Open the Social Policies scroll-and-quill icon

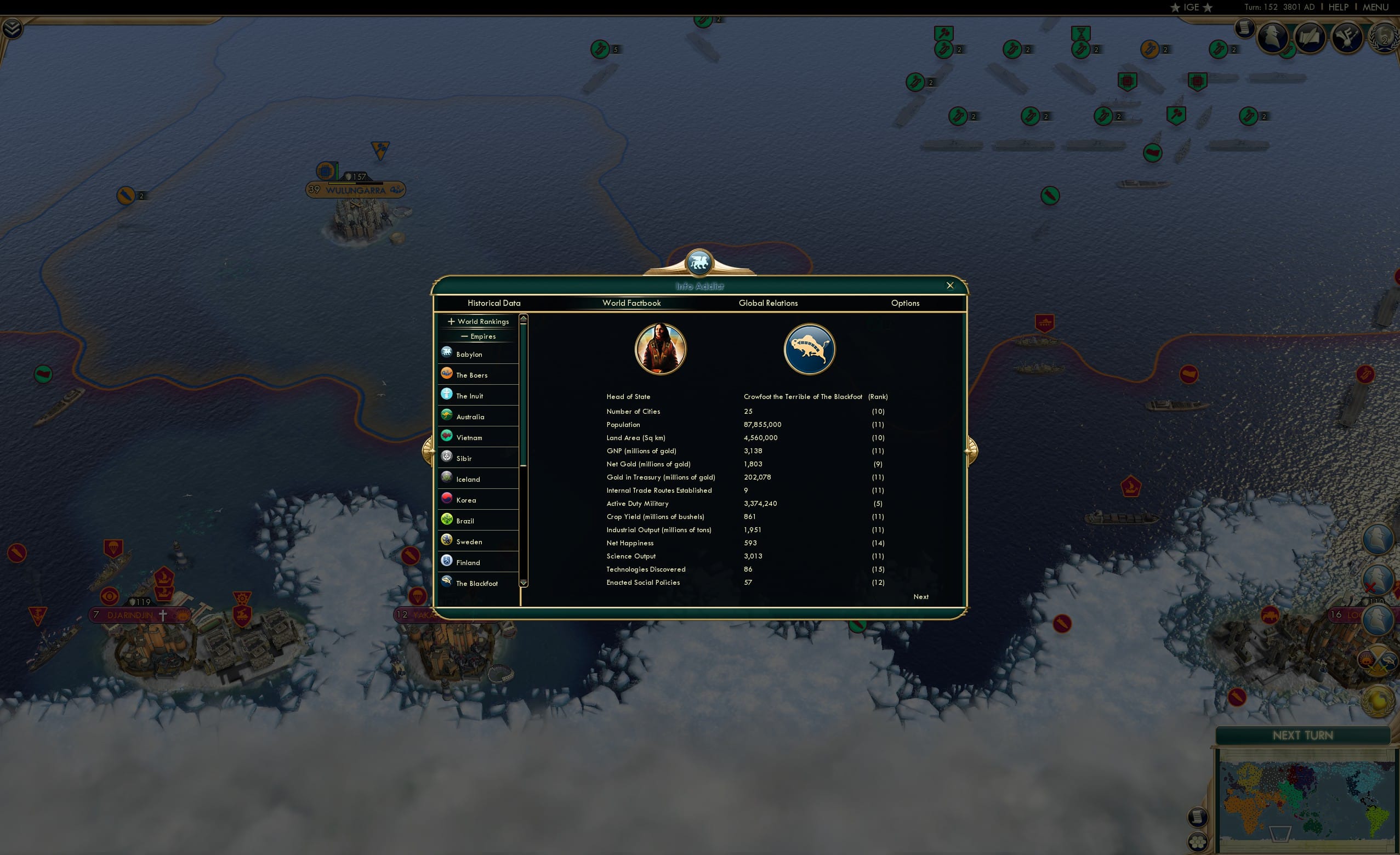(x=1310, y=37)
